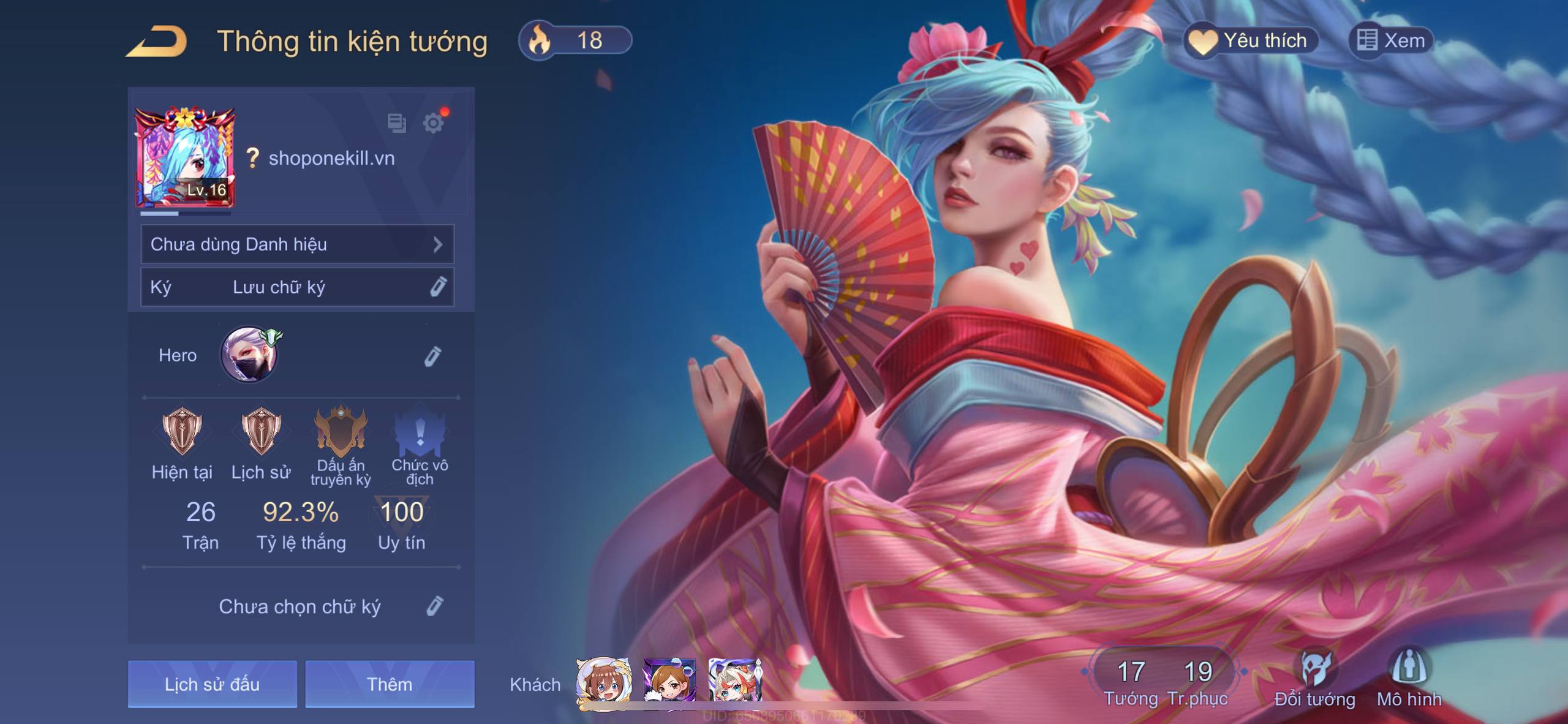View the Hiện tại rank badge
The height and width of the screenshot is (724, 1568).
(x=182, y=432)
